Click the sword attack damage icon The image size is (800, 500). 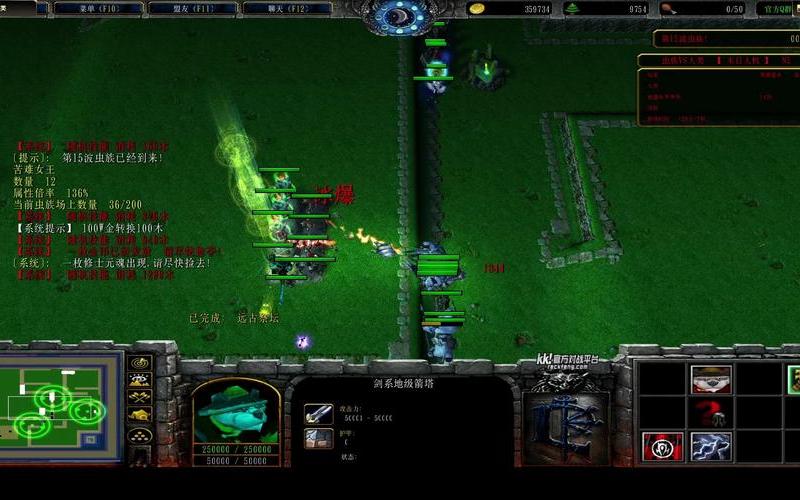[319, 413]
